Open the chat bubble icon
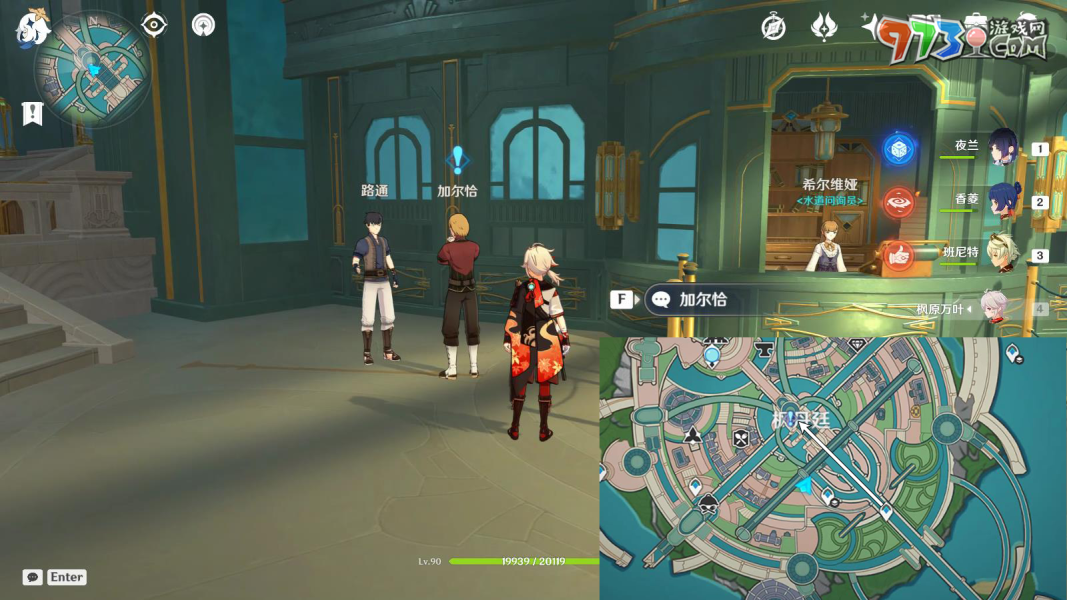This screenshot has height=600, width=1067. (32, 577)
